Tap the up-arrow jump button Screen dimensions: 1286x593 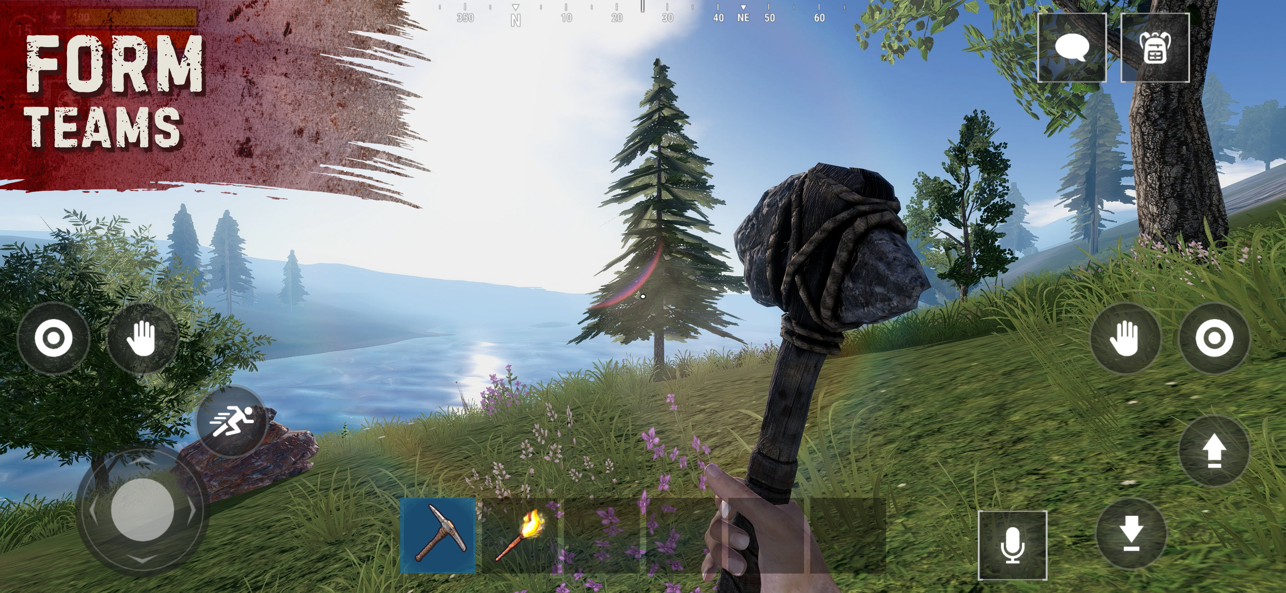click(1214, 452)
